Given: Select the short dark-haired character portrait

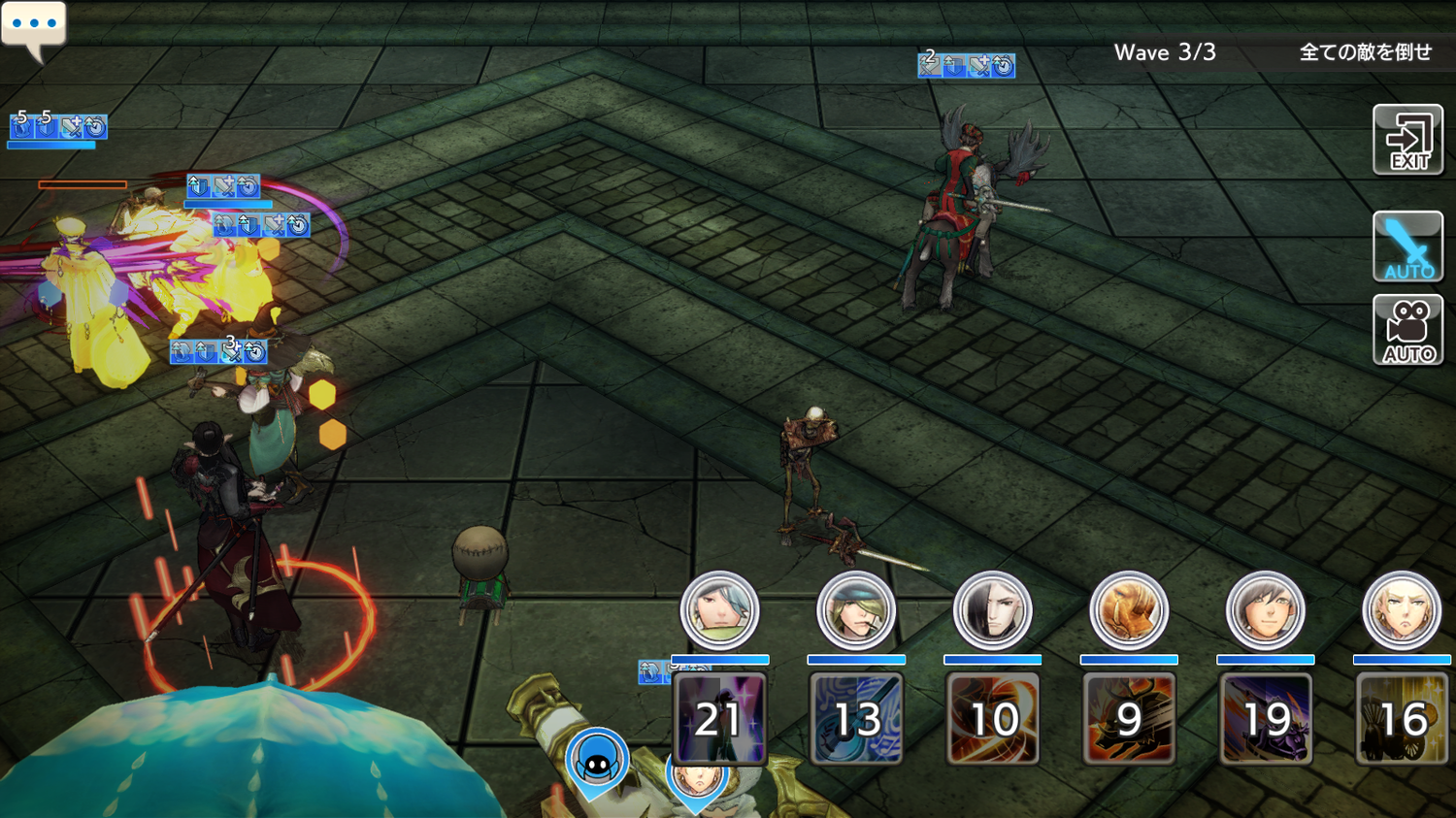Looking at the screenshot, I should 1265,611.
